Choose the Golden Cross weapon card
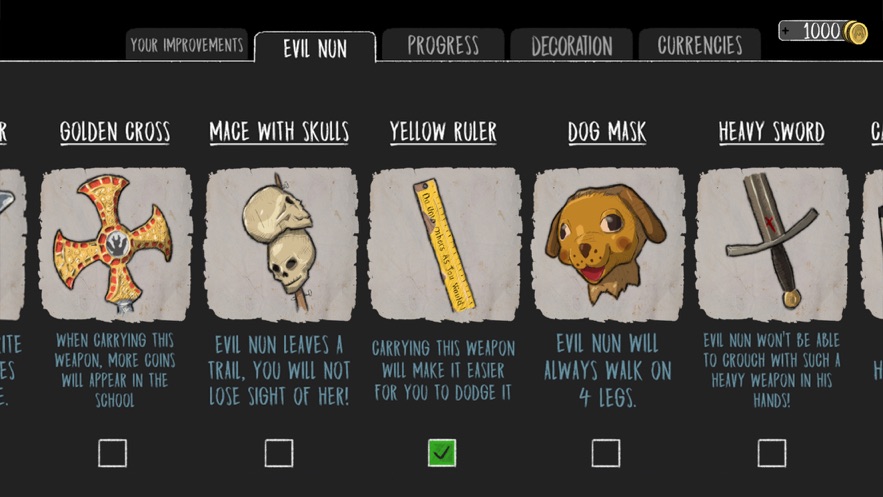Screen dimensions: 883x497 (x=115, y=244)
